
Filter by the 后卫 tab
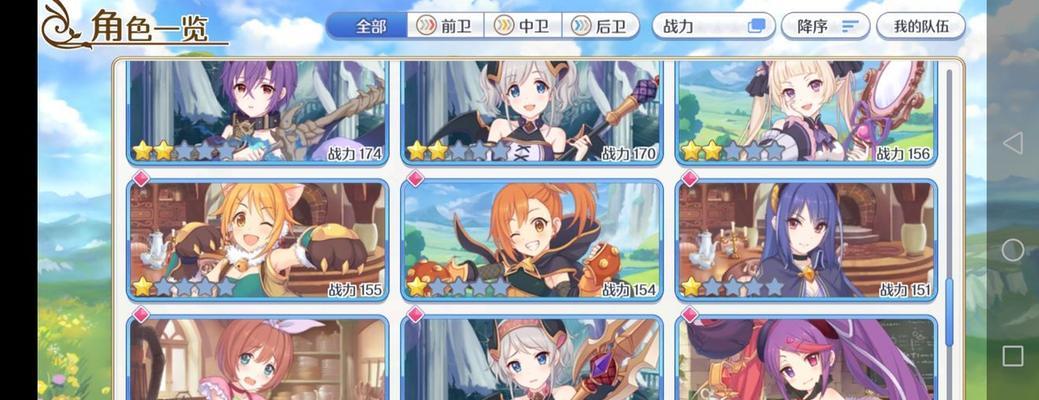[602, 26]
